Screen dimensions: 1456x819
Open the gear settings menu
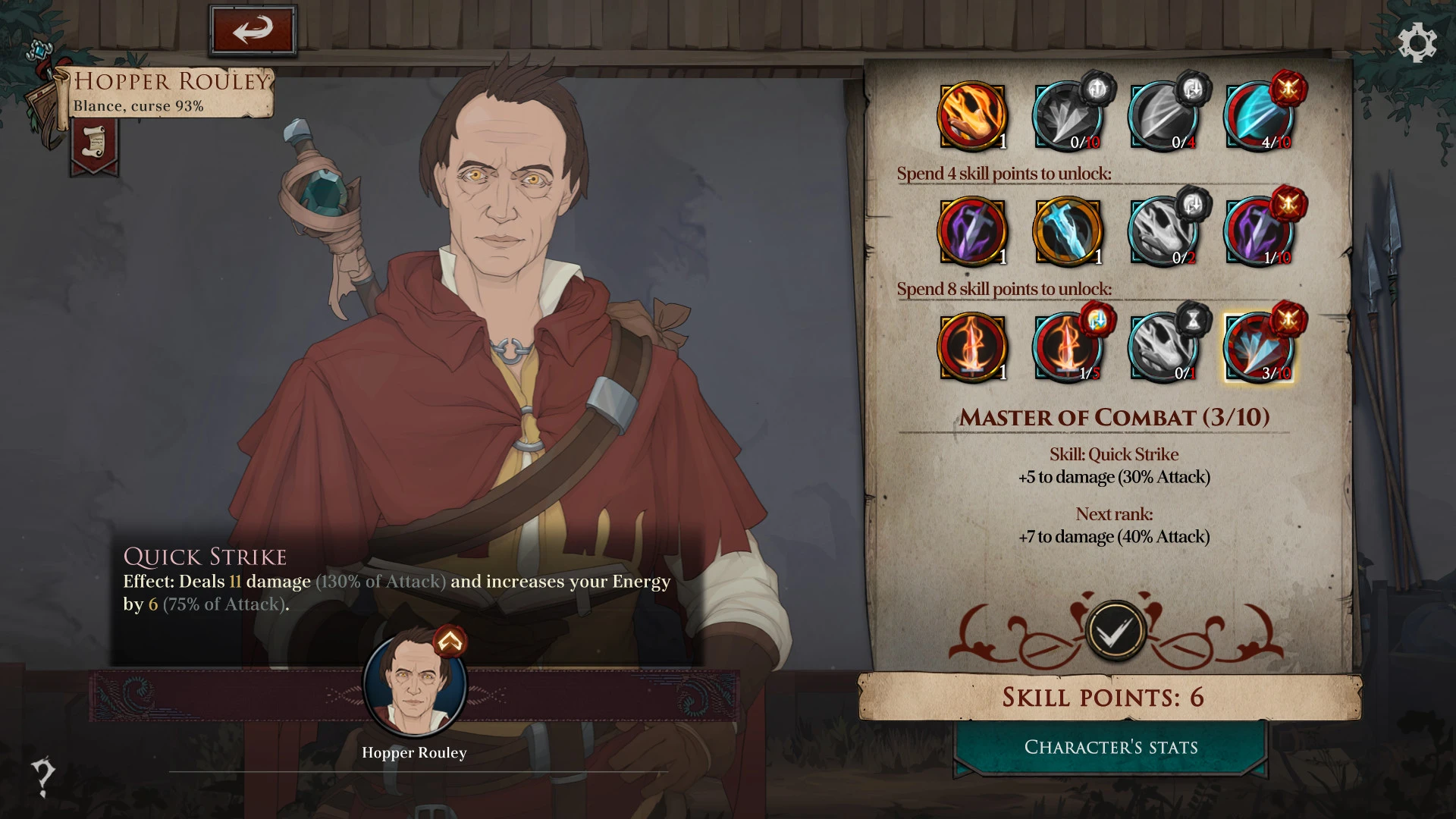pos(1417,42)
